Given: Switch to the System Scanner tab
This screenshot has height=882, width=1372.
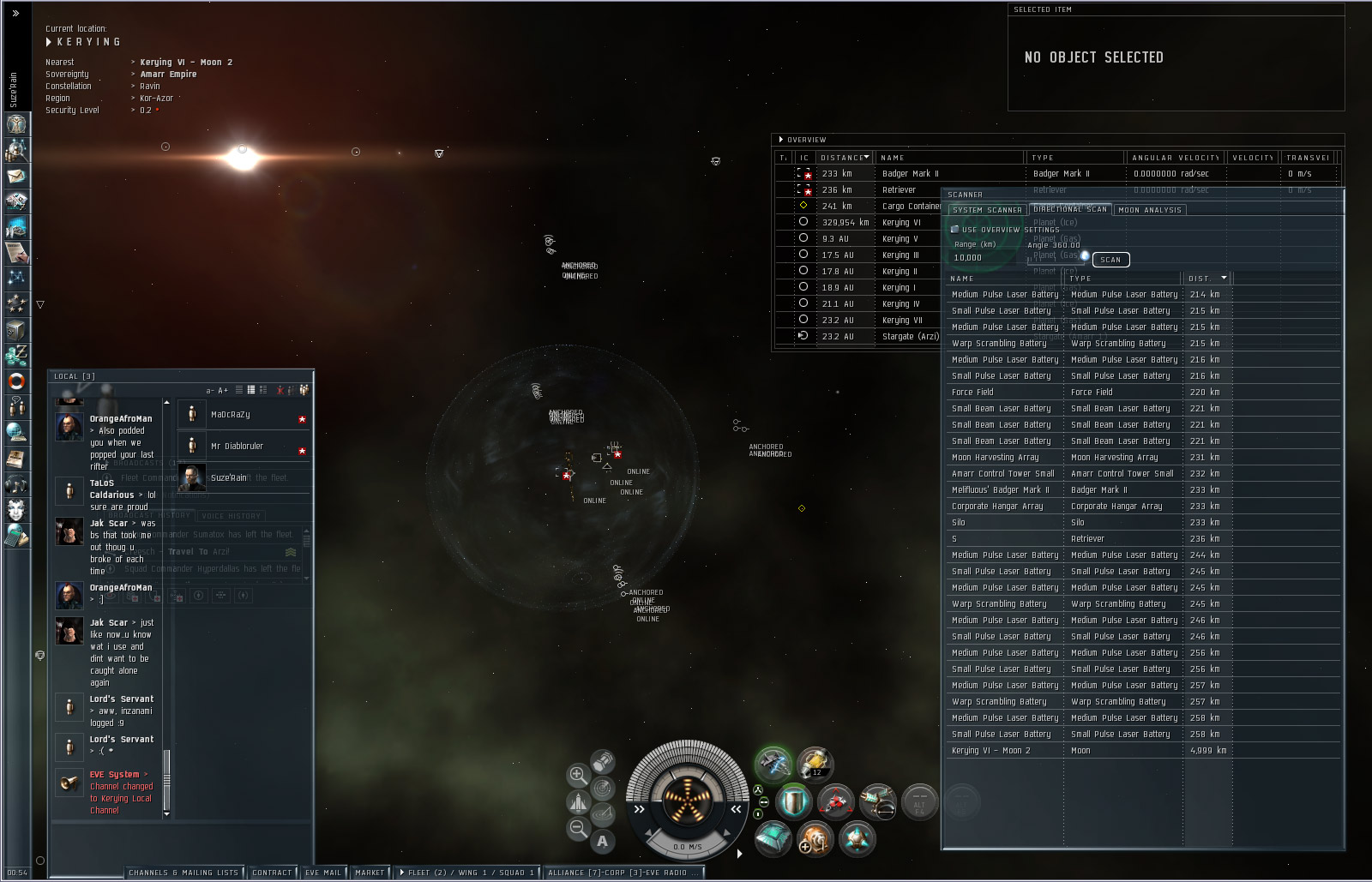Looking at the screenshot, I should pos(987,210).
